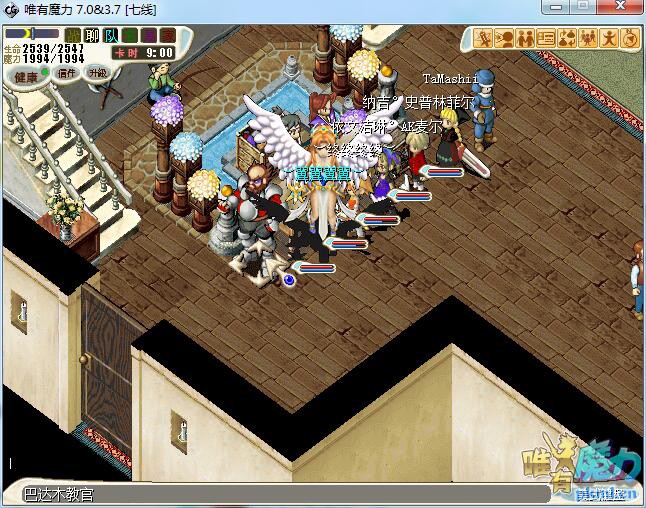Open the 信件 mail button
The height and width of the screenshot is (508, 646).
[67, 73]
